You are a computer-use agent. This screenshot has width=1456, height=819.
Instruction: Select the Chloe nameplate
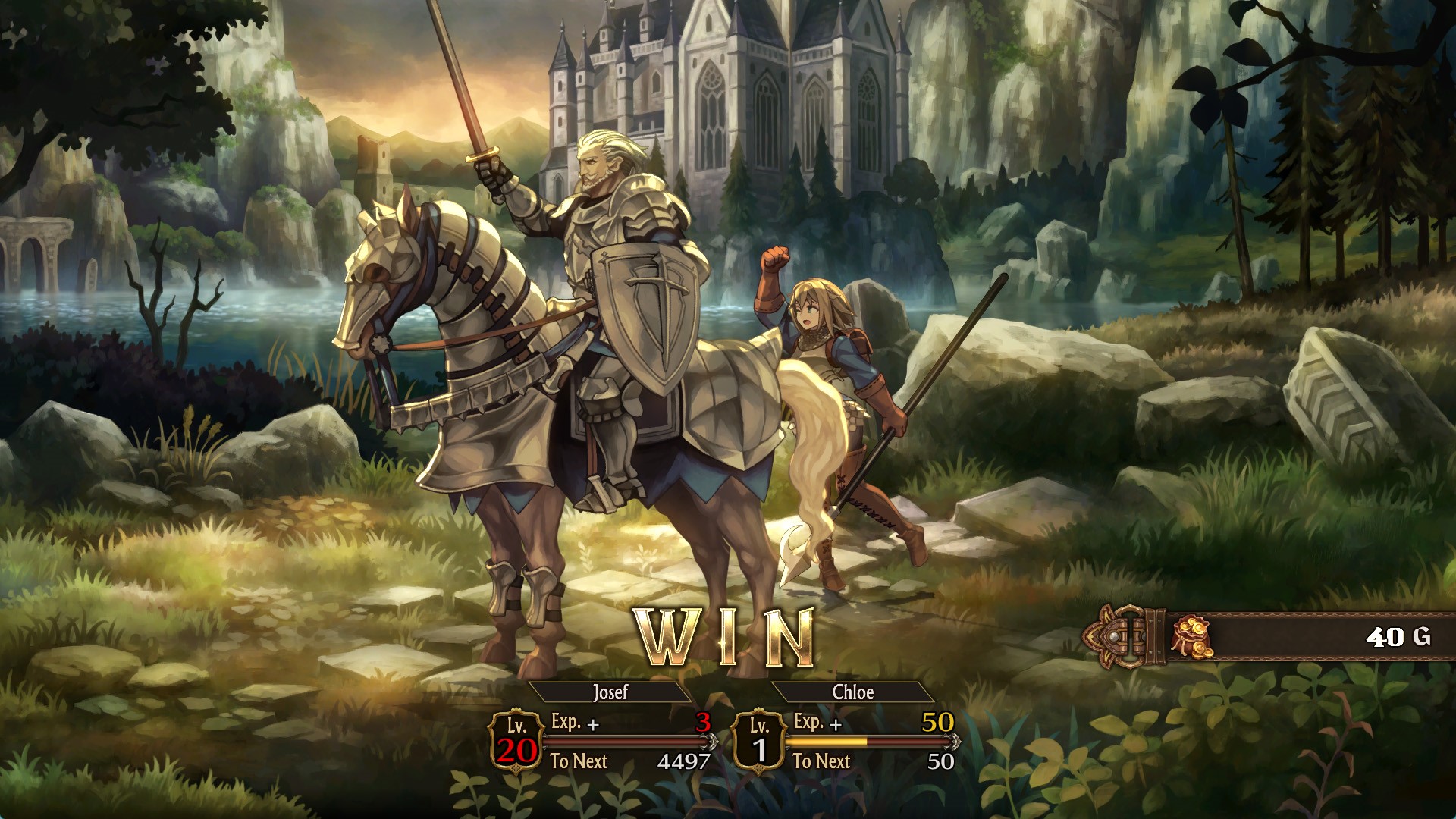tap(855, 692)
